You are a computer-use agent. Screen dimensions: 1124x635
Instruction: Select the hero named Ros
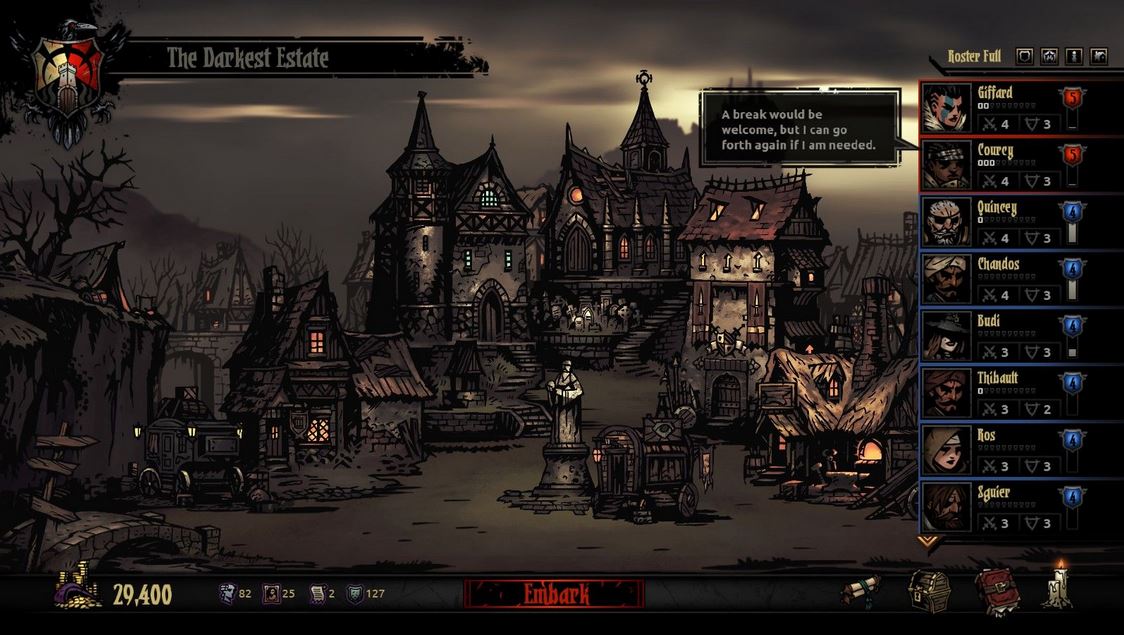pos(1000,450)
